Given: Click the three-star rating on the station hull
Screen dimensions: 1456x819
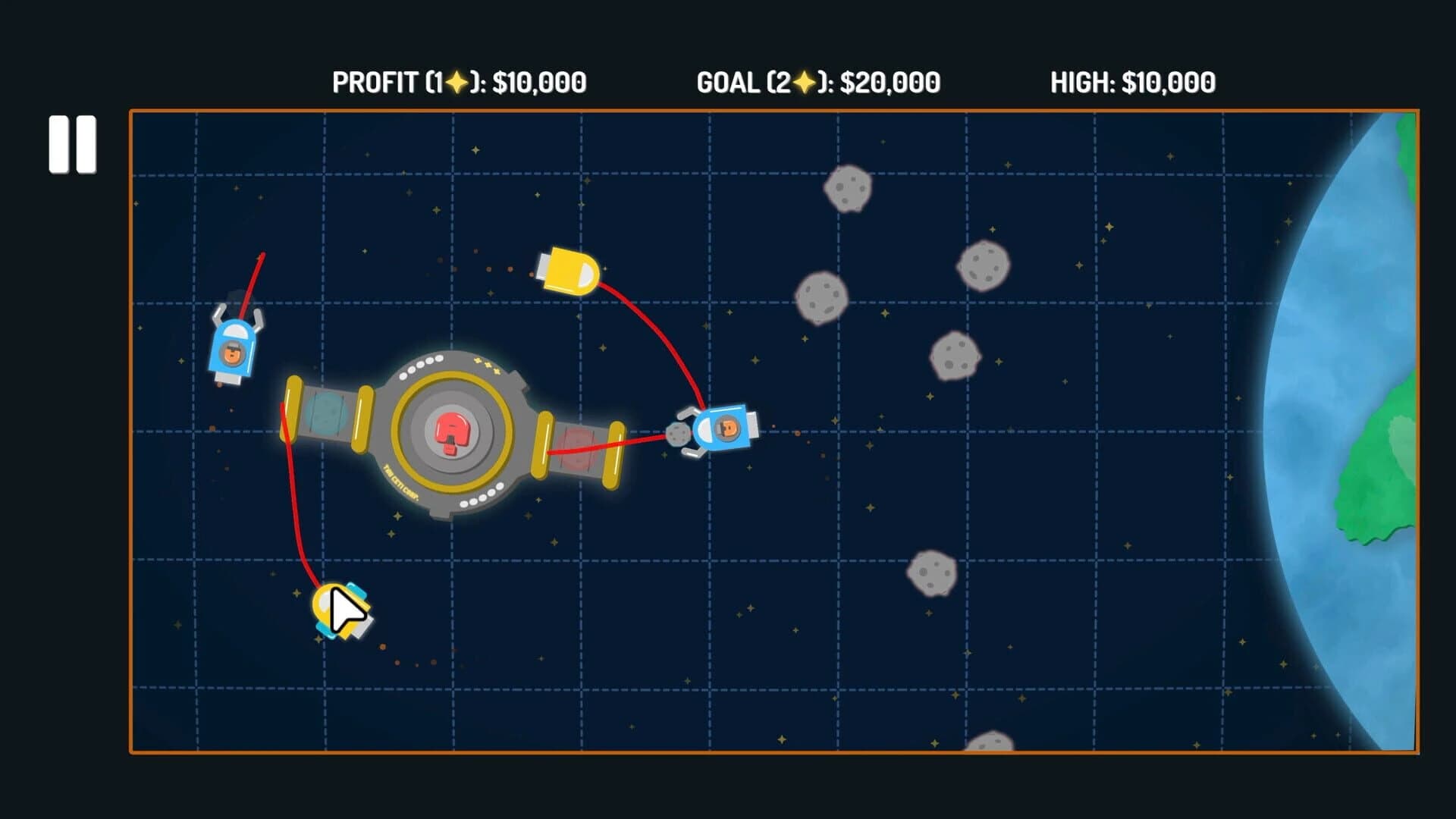Looking at the screenshot, I should [x=485, y=366].
